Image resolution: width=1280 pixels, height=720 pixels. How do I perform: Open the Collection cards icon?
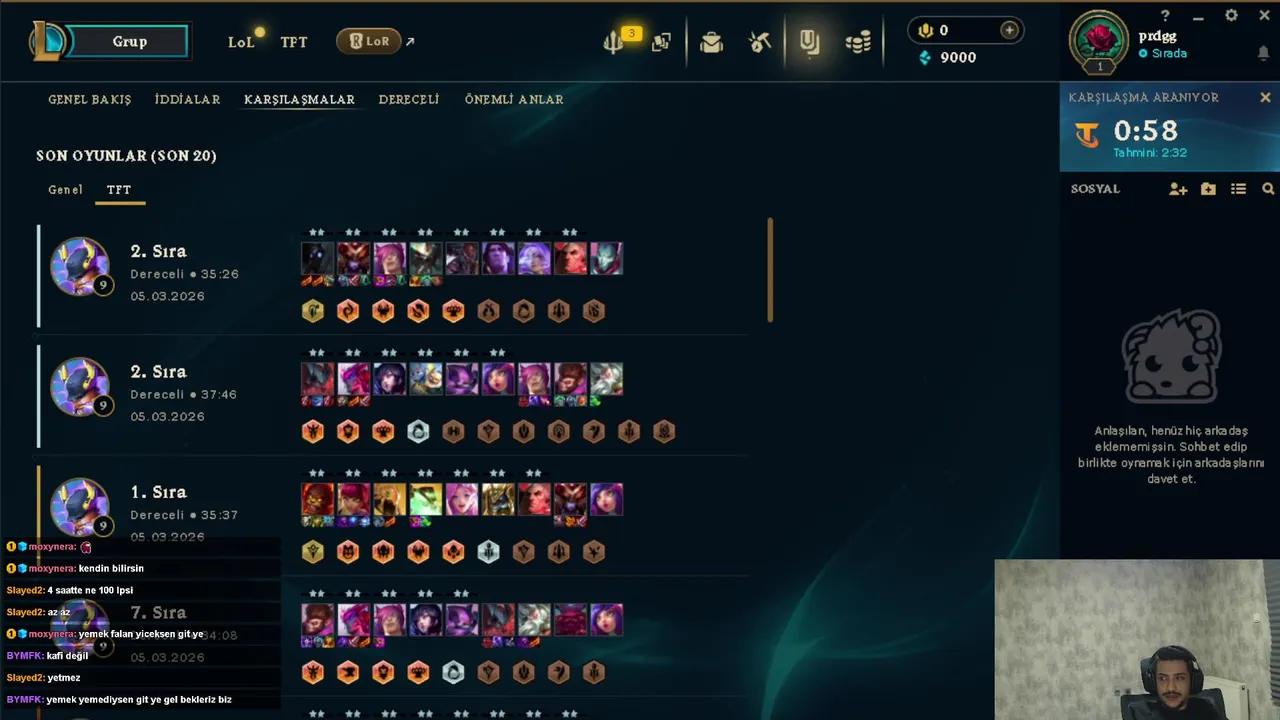(661, 41)
